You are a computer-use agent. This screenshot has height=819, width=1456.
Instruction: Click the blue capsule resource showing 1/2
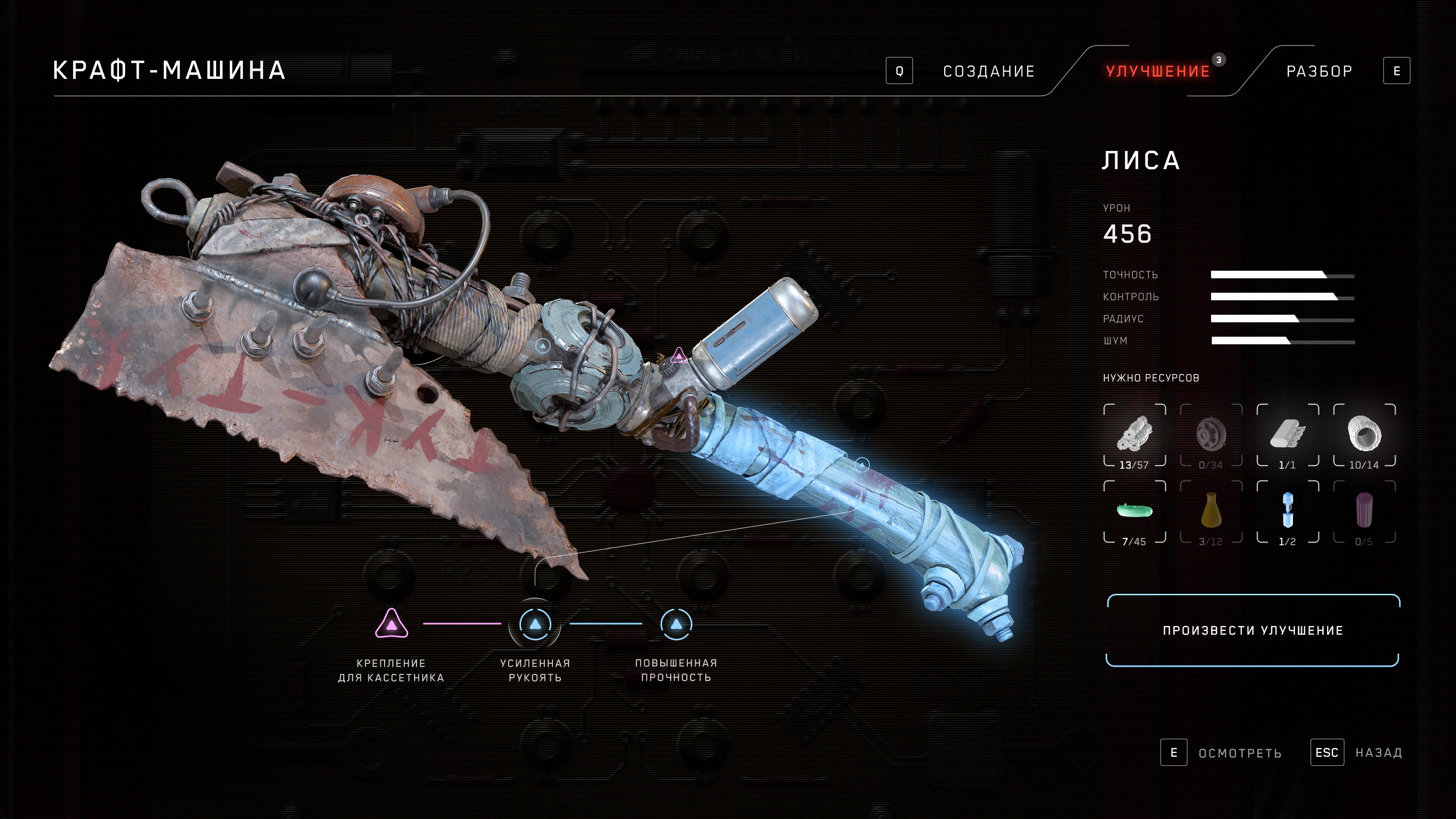pyautogui.click(x=1288, y=511)
